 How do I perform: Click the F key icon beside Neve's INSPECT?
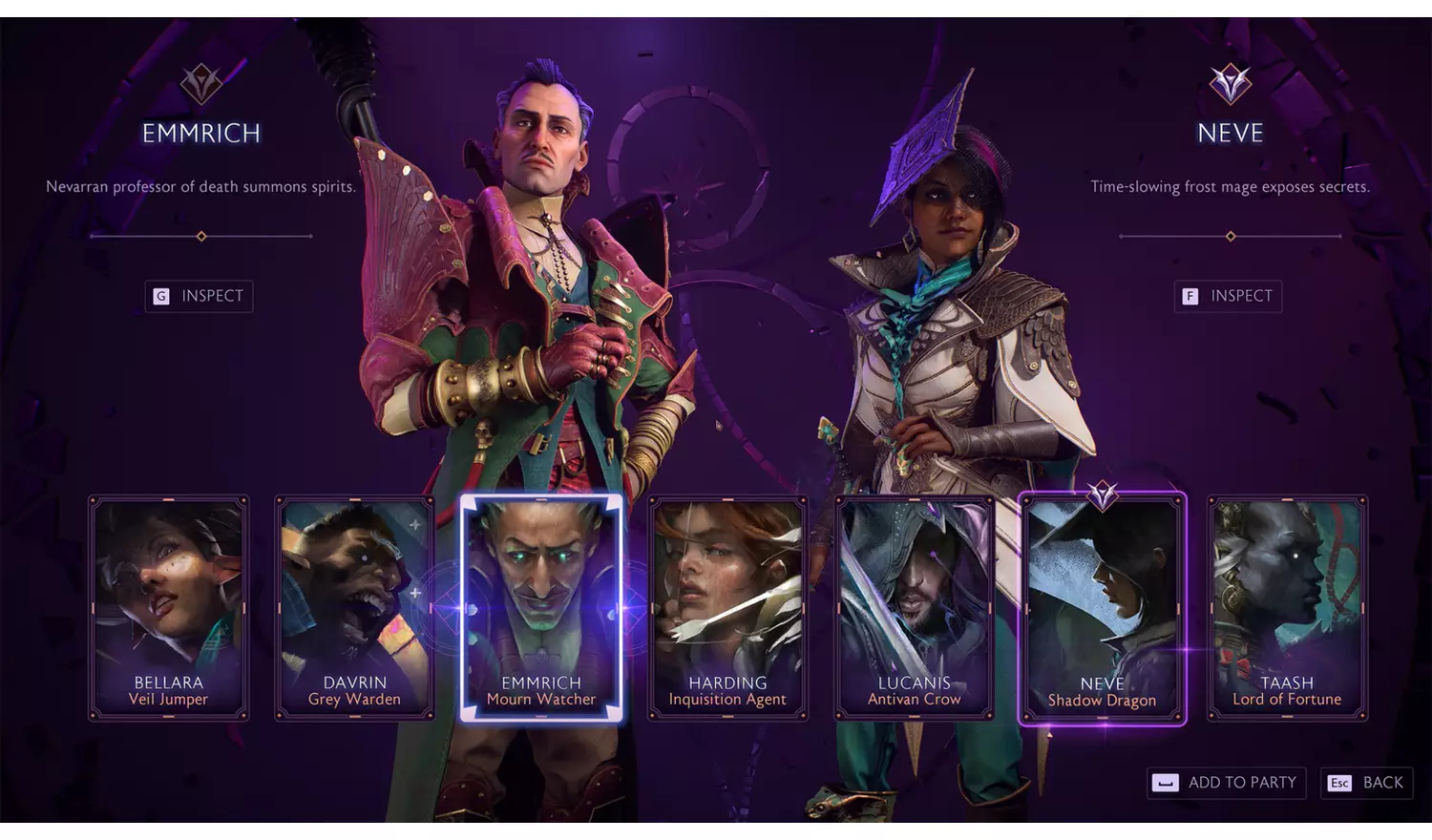[1189, 296]
